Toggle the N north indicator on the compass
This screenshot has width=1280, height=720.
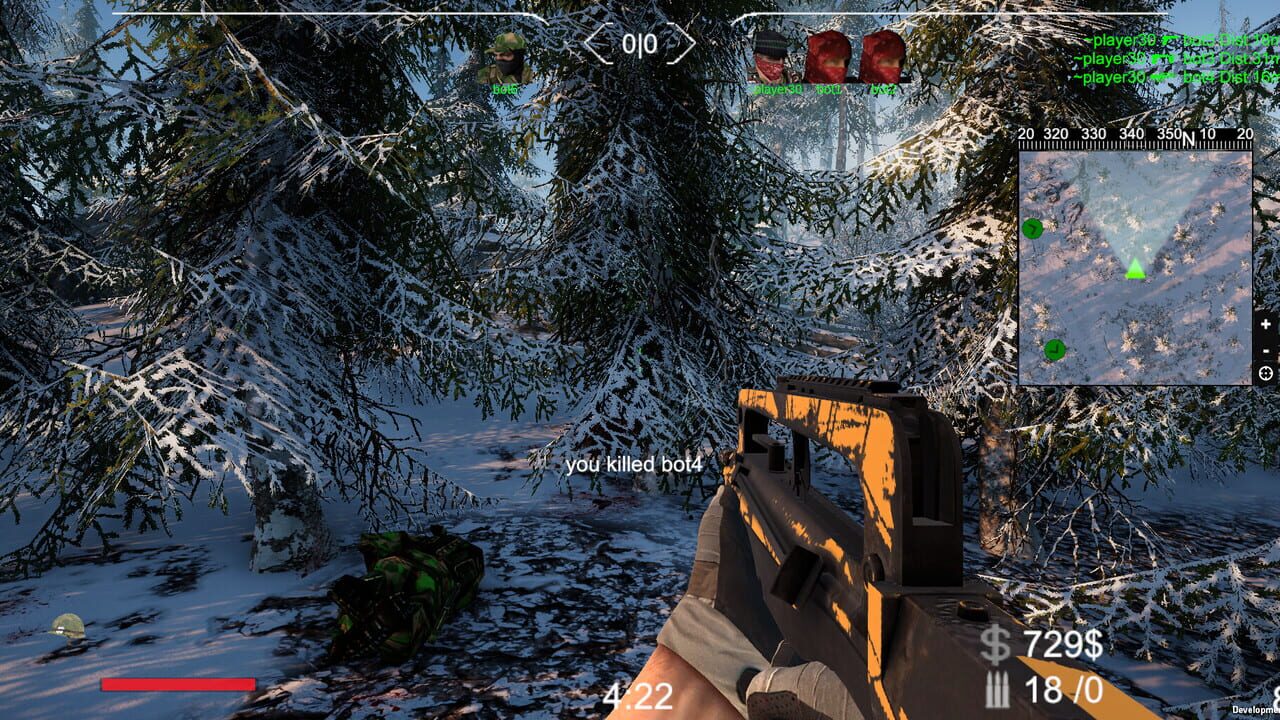(1188, 137)
